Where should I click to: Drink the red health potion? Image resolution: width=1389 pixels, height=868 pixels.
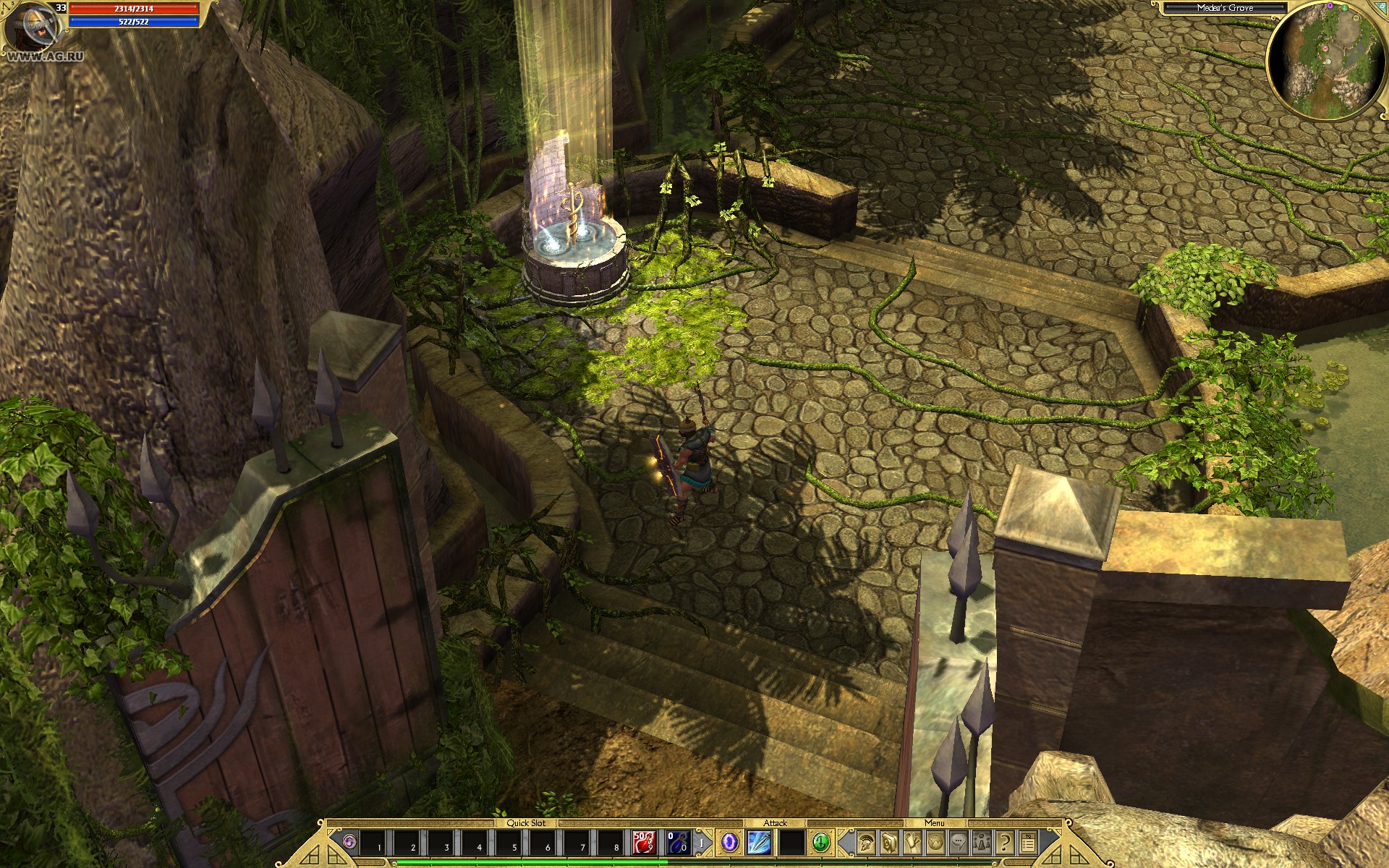click(x=644, y=843)
